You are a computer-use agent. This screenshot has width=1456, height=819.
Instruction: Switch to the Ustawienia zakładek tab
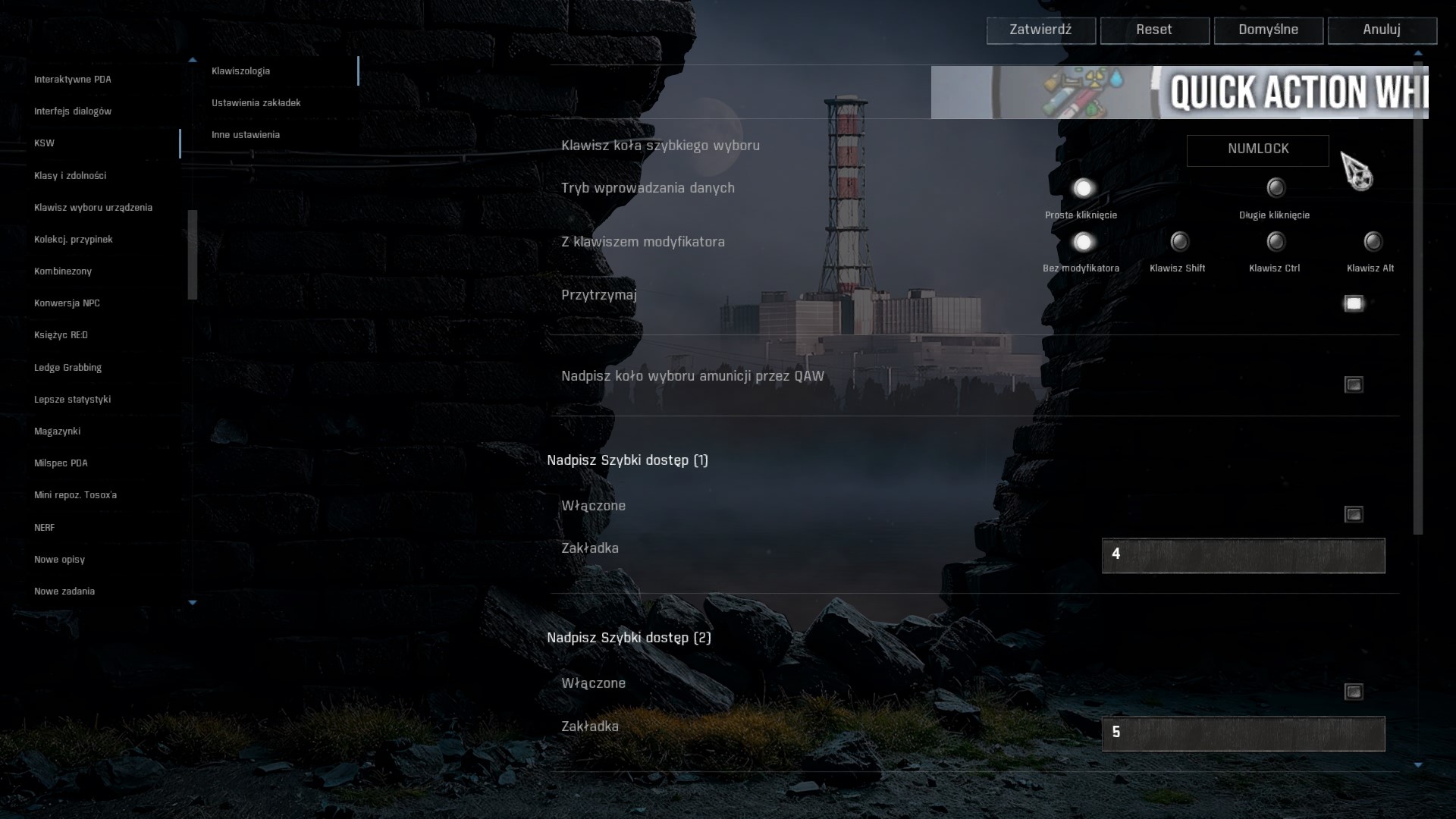(x=256, y=103)
